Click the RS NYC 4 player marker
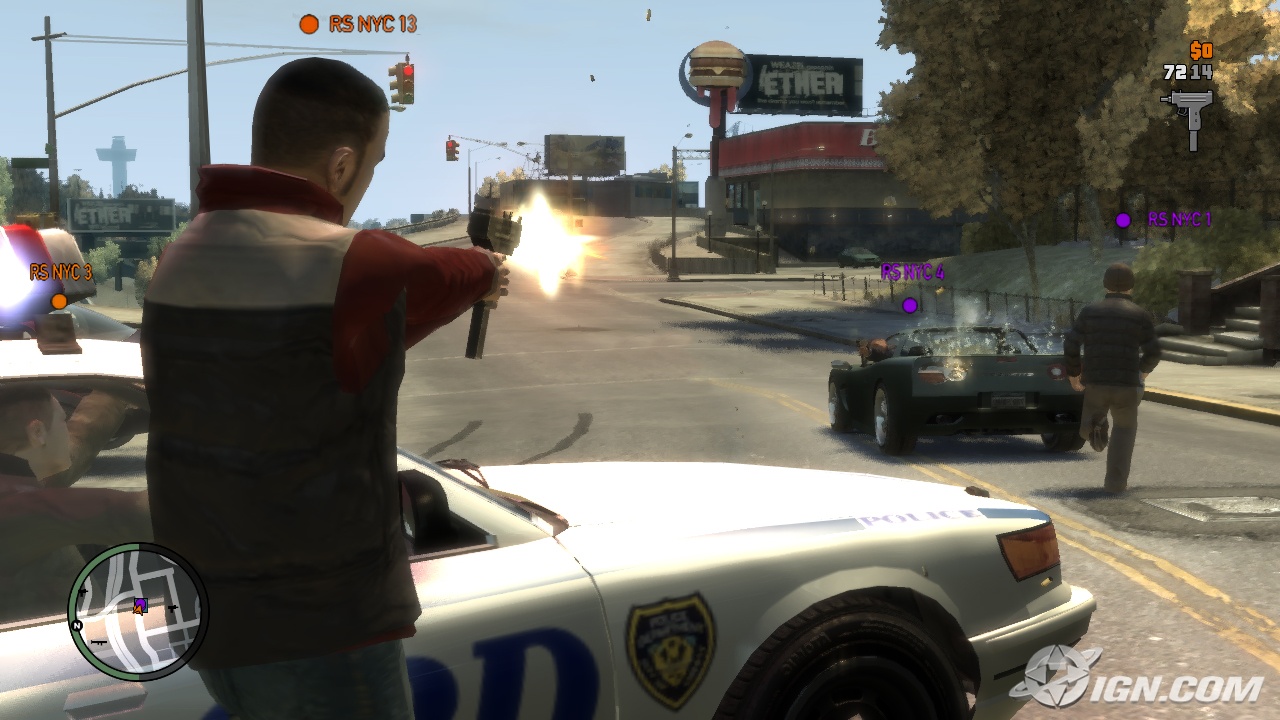 pyautogui.click(x=910, y=304)
